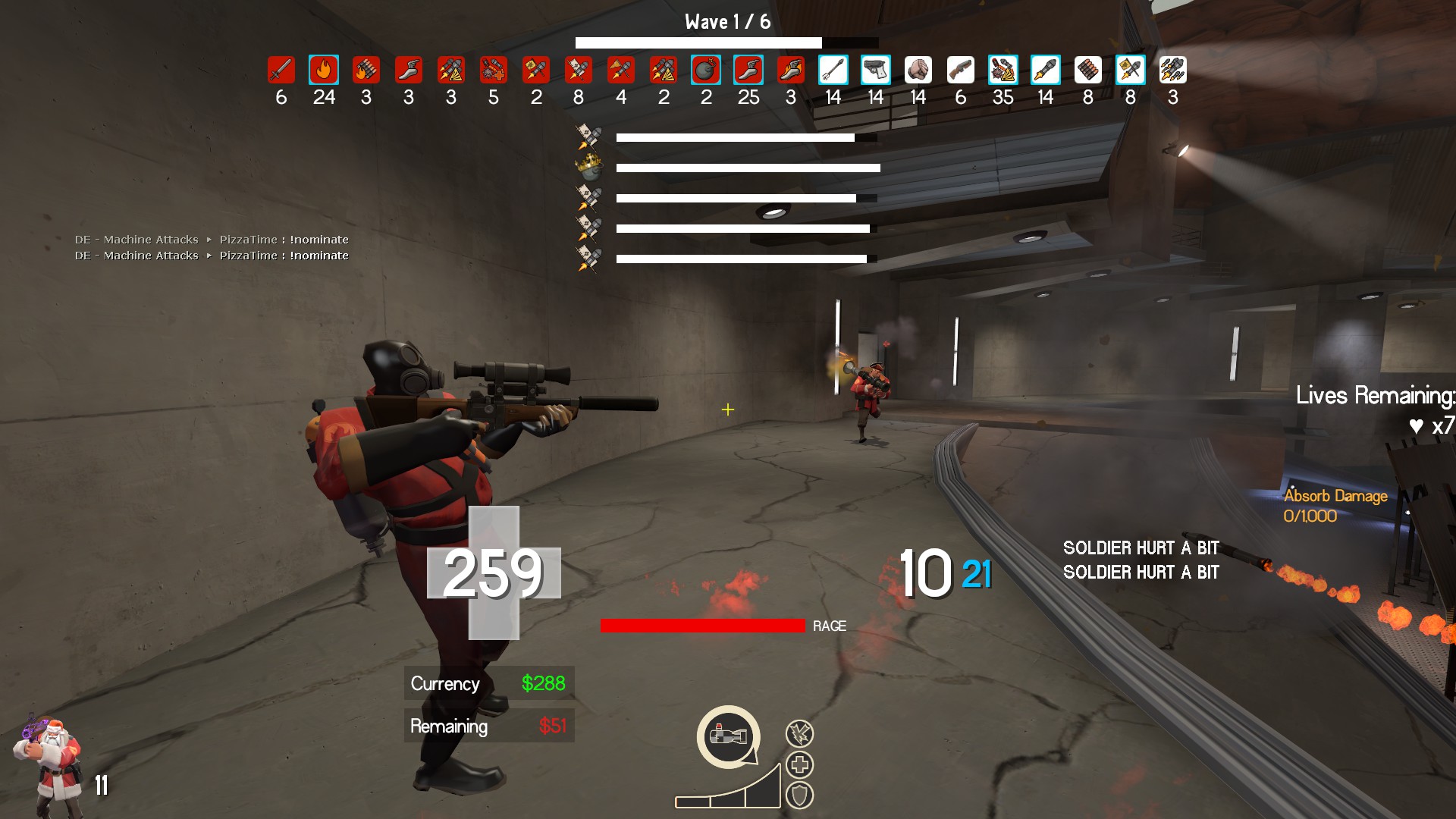Select the shotgun enemy icon
Screen dimensions: 1456x819
961,70
